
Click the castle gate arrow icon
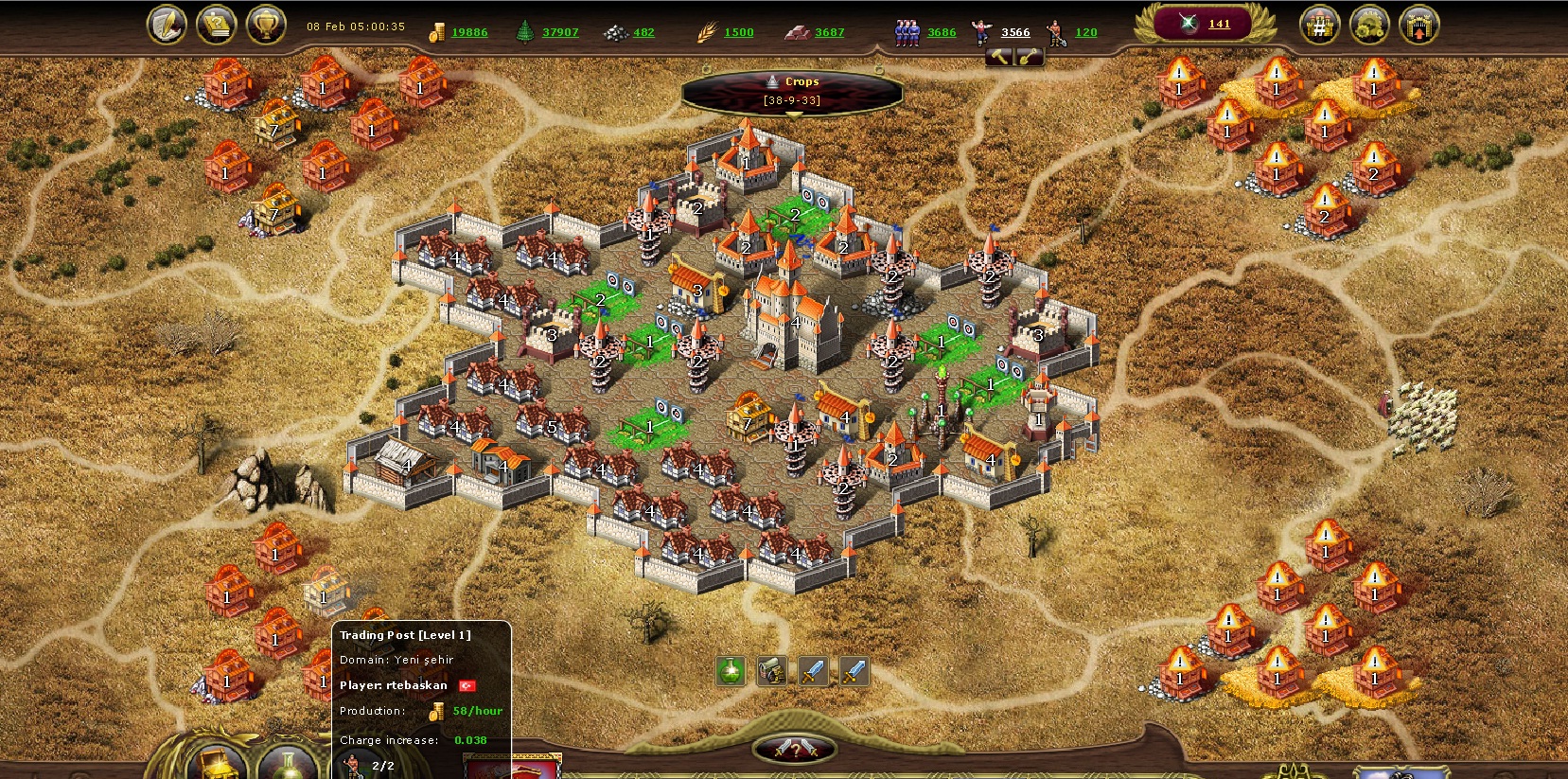pos(1418,26)
